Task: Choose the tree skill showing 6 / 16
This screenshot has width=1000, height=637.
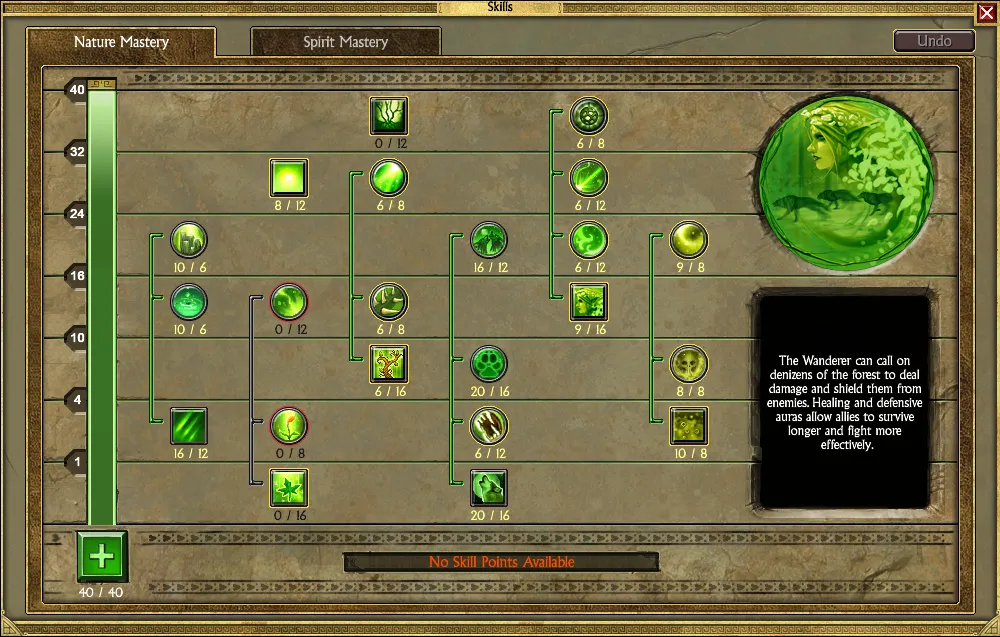Action: coord(389,364)
